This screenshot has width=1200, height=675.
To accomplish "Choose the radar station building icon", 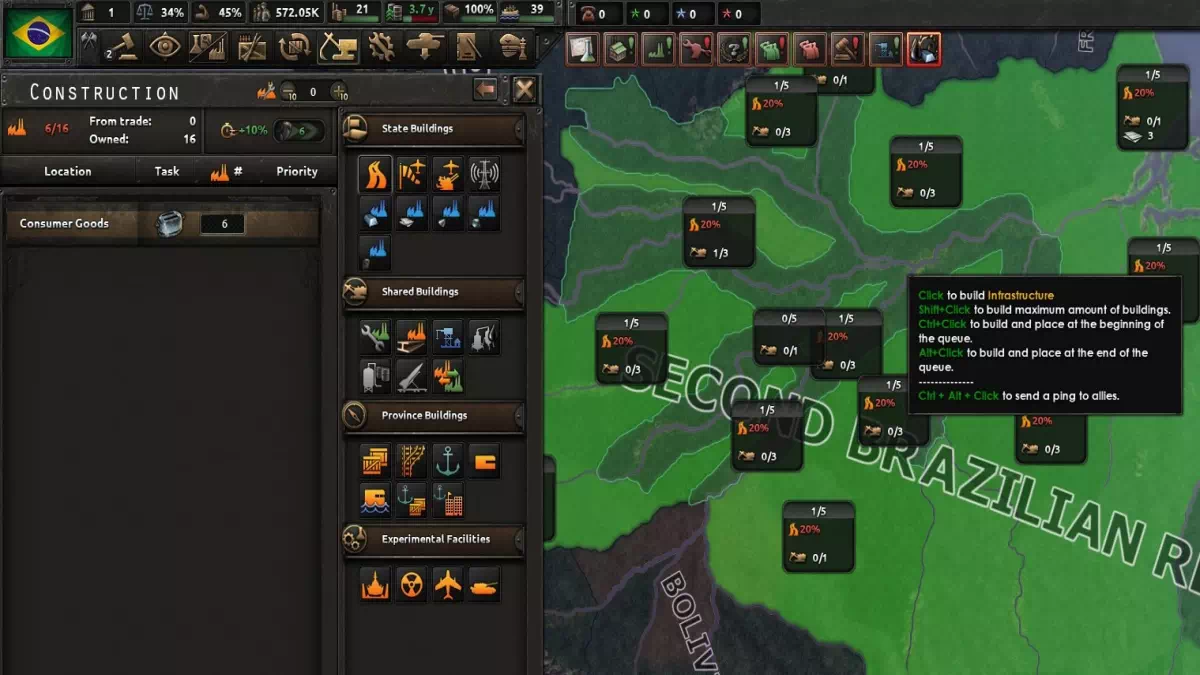I will (484, 174).
